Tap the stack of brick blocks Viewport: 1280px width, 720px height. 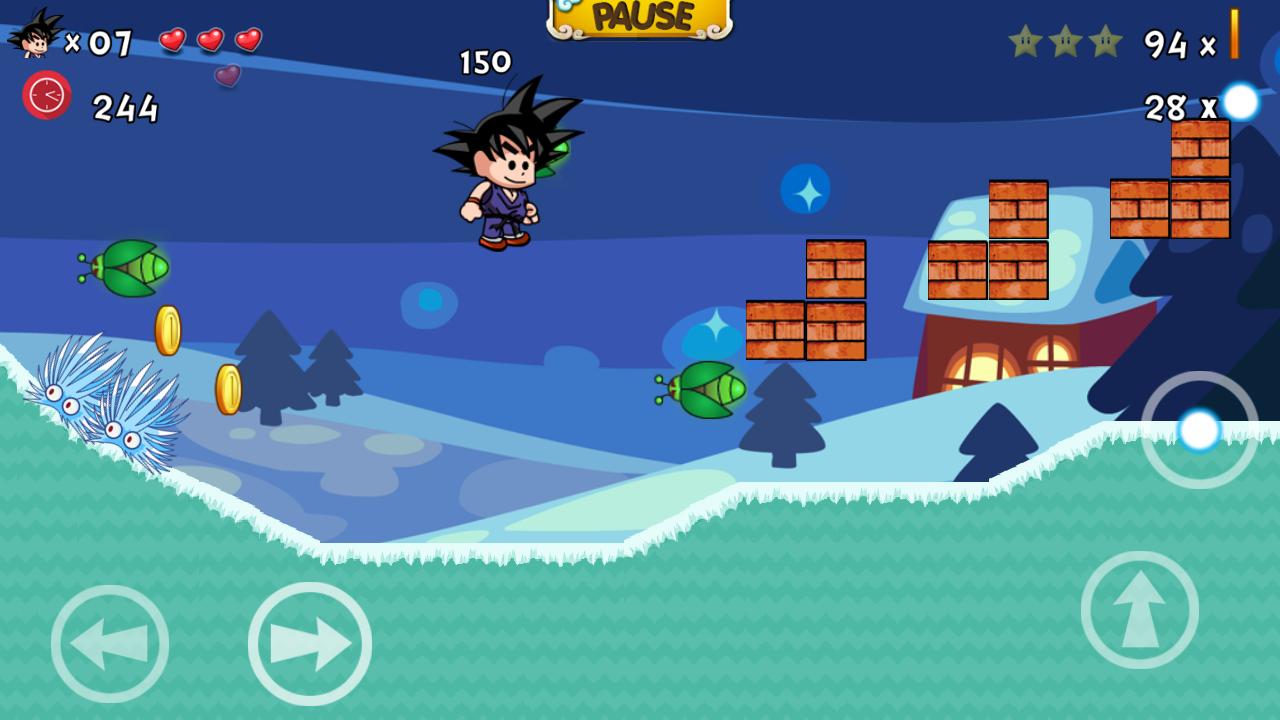pyautogui.click(x=805, y=300)
